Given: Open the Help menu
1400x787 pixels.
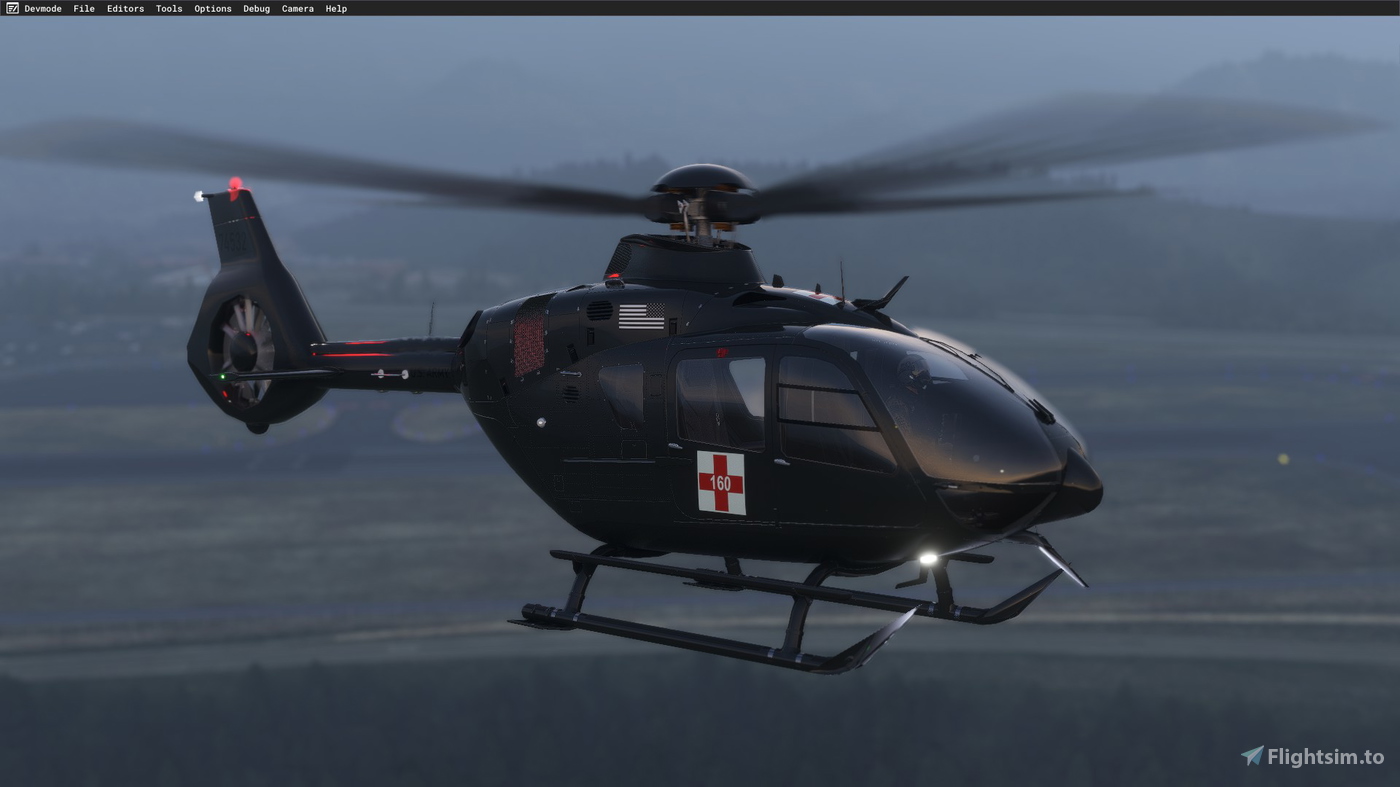Looking at the screenshot, I should (336, 8).
